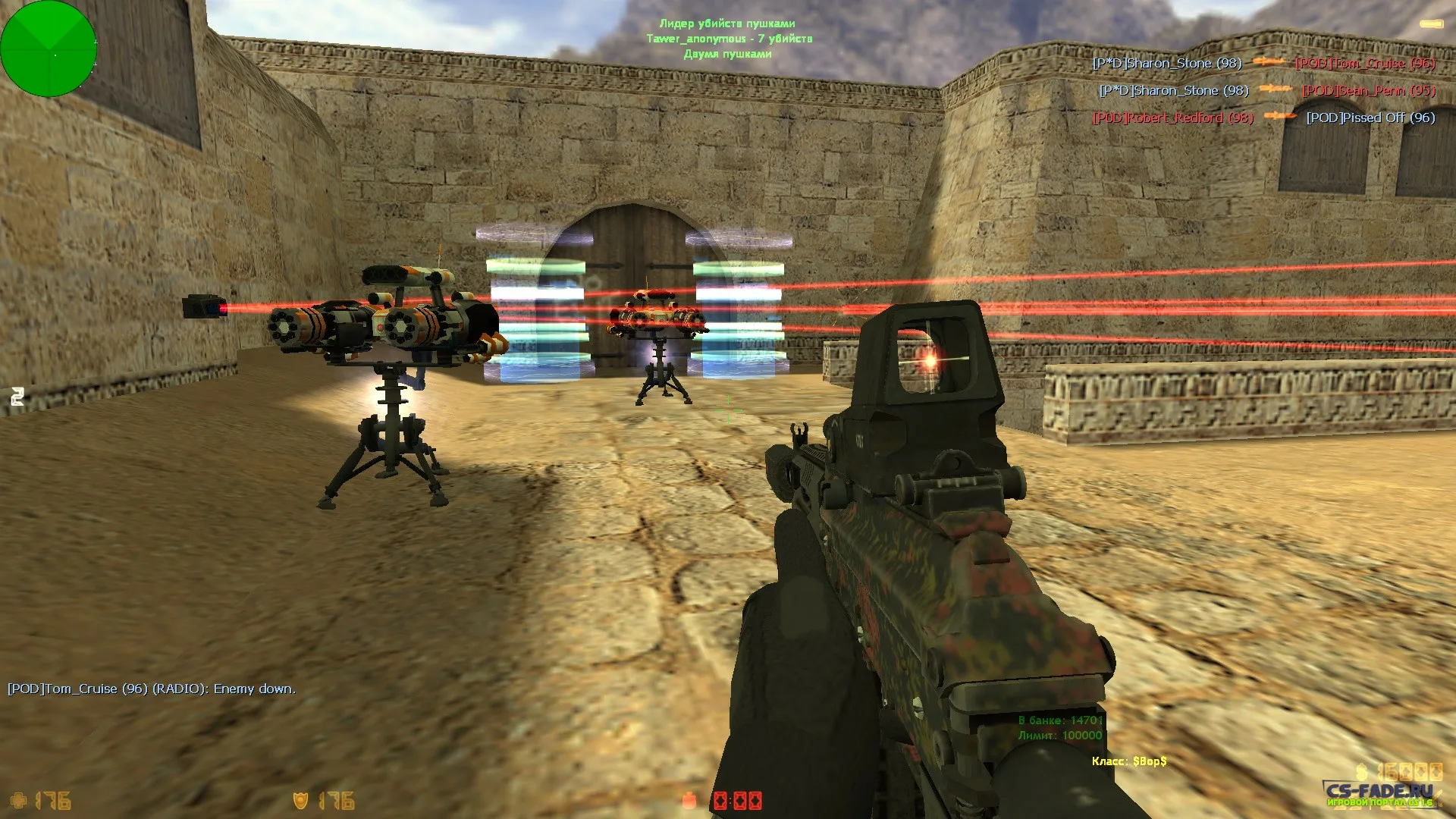Click the armor shield icon

(x=301, y=800)
